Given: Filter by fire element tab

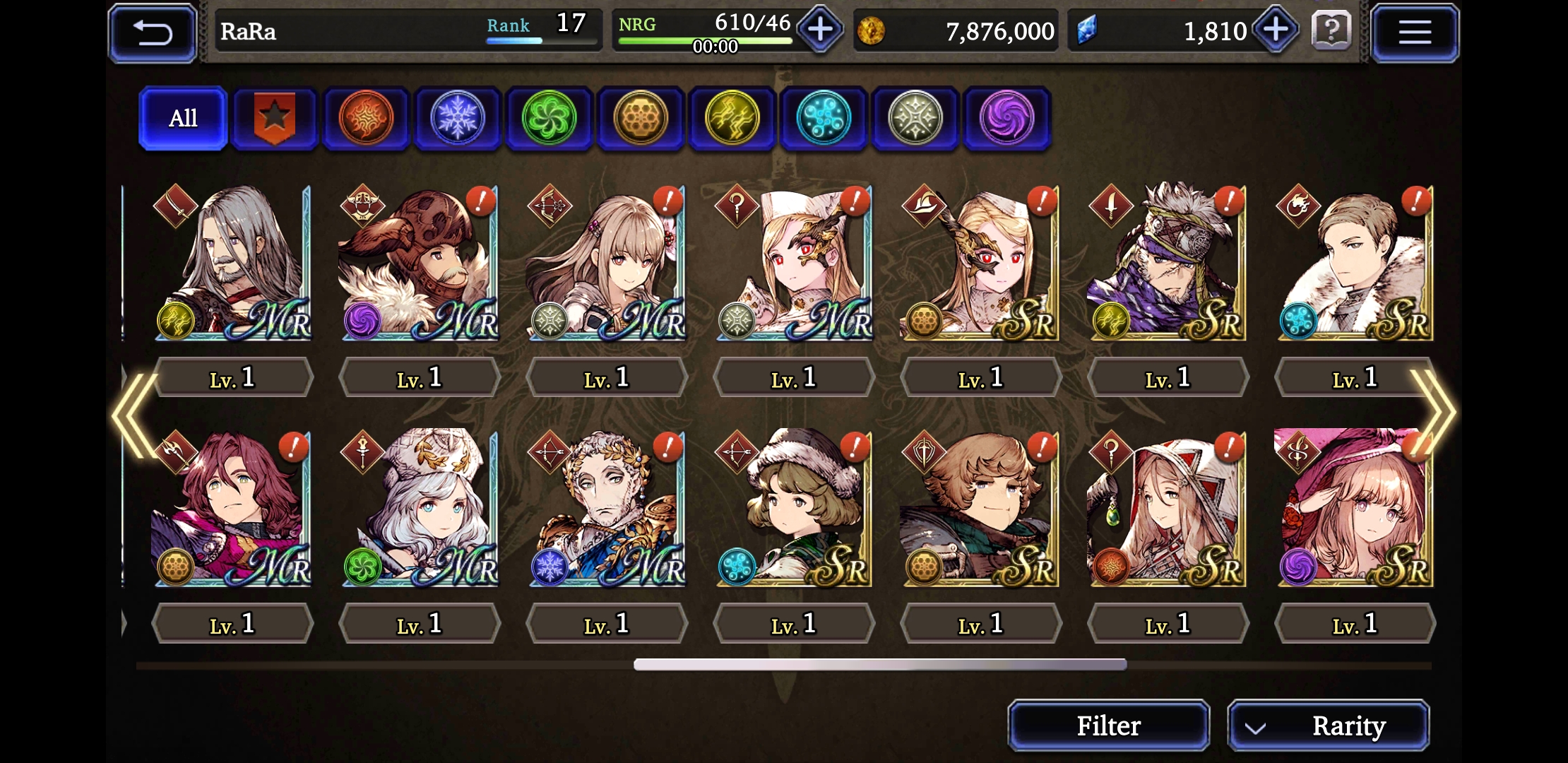Looking at the screenshot, I should click(366, 118).
